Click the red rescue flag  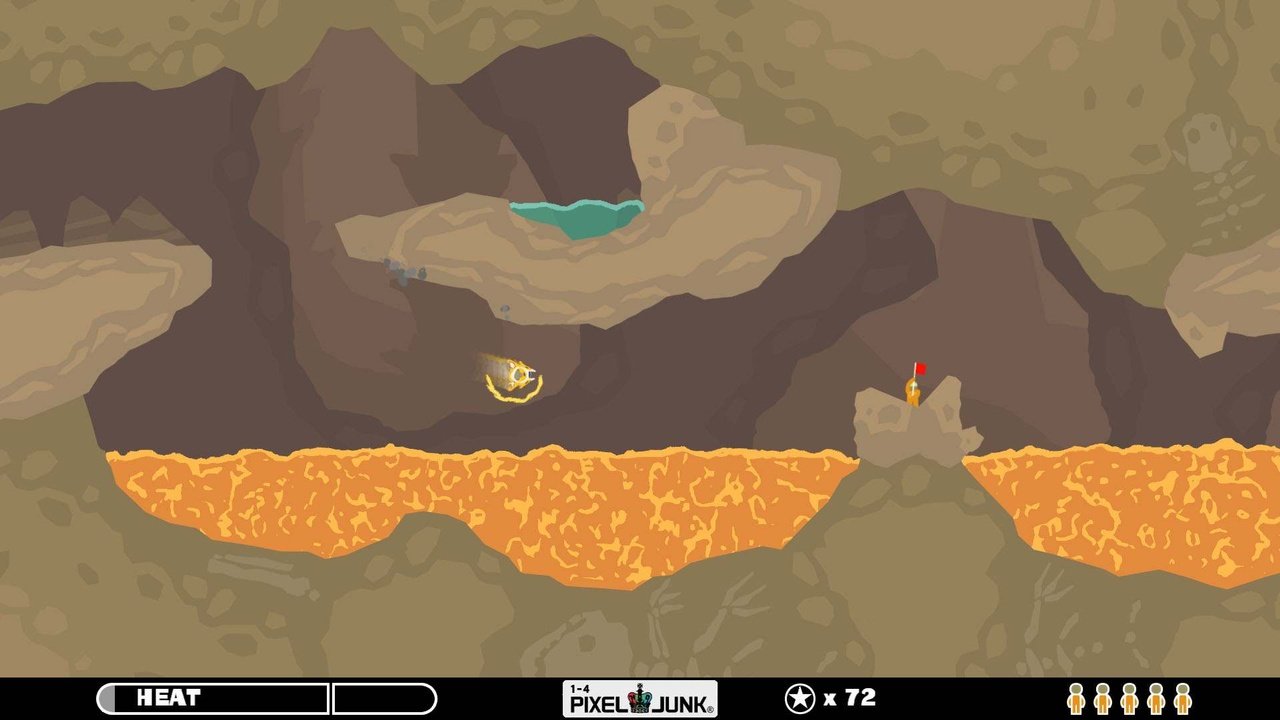point(921,368)
